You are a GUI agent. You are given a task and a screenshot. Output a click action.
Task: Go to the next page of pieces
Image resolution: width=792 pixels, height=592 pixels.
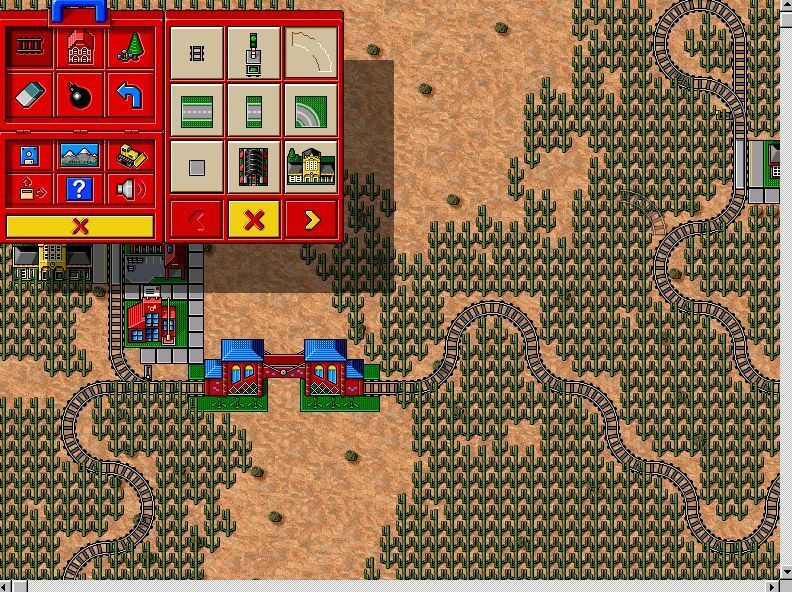click(x=311, y=220)
